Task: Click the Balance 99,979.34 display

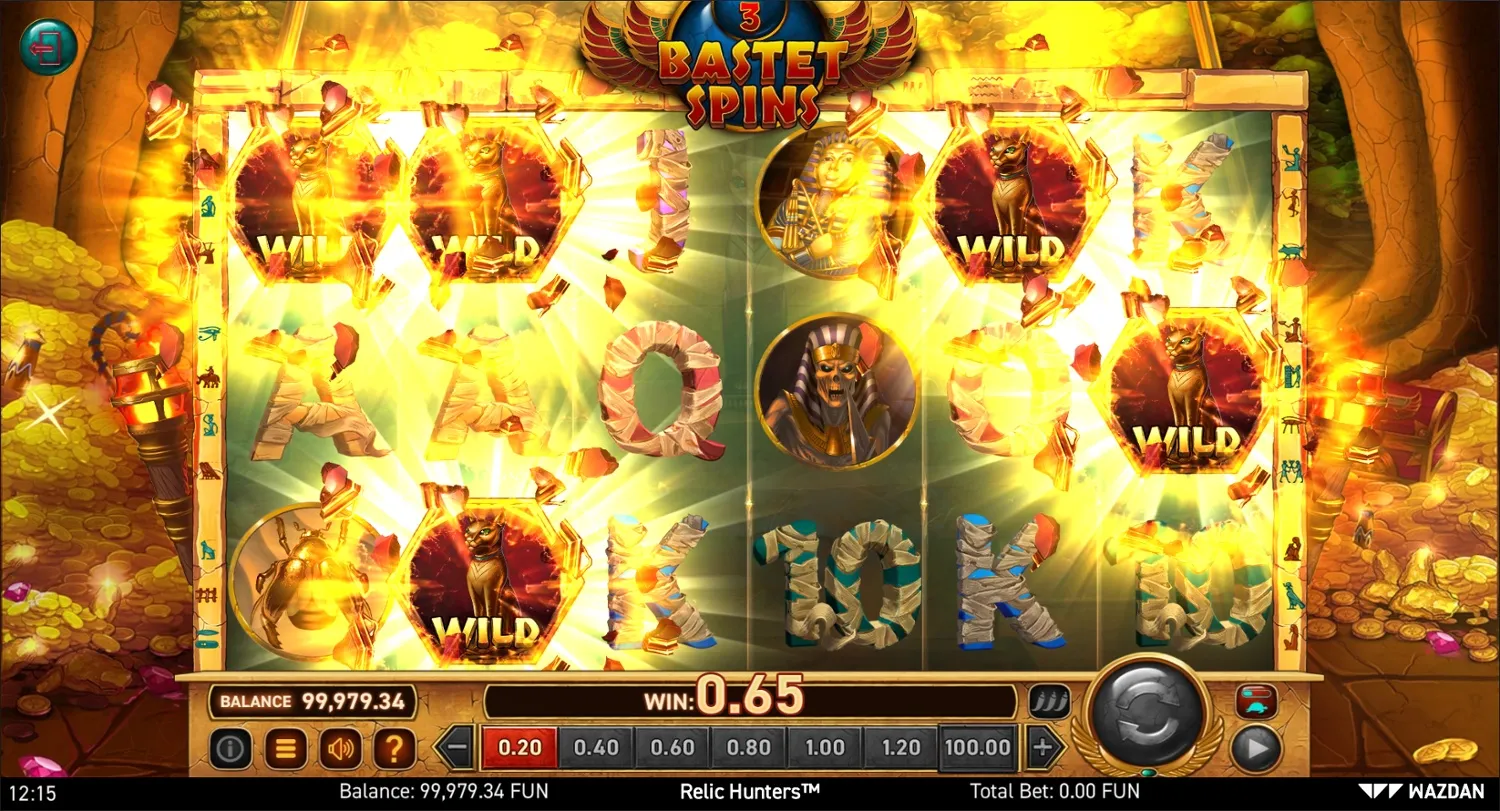Action: point(312,701)
